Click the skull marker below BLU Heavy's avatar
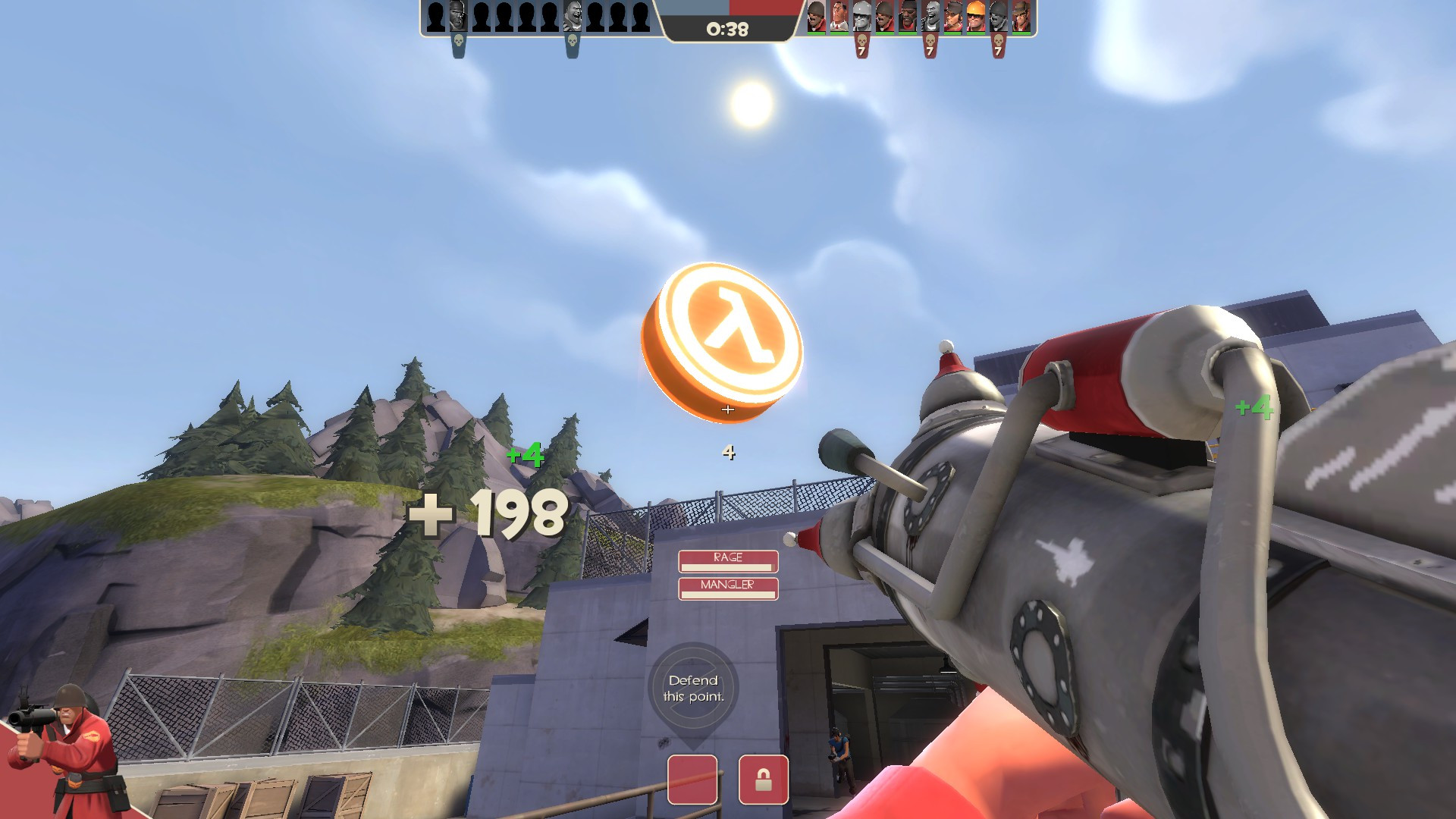The image size is (1456, 819). click(x=573, y=40)
